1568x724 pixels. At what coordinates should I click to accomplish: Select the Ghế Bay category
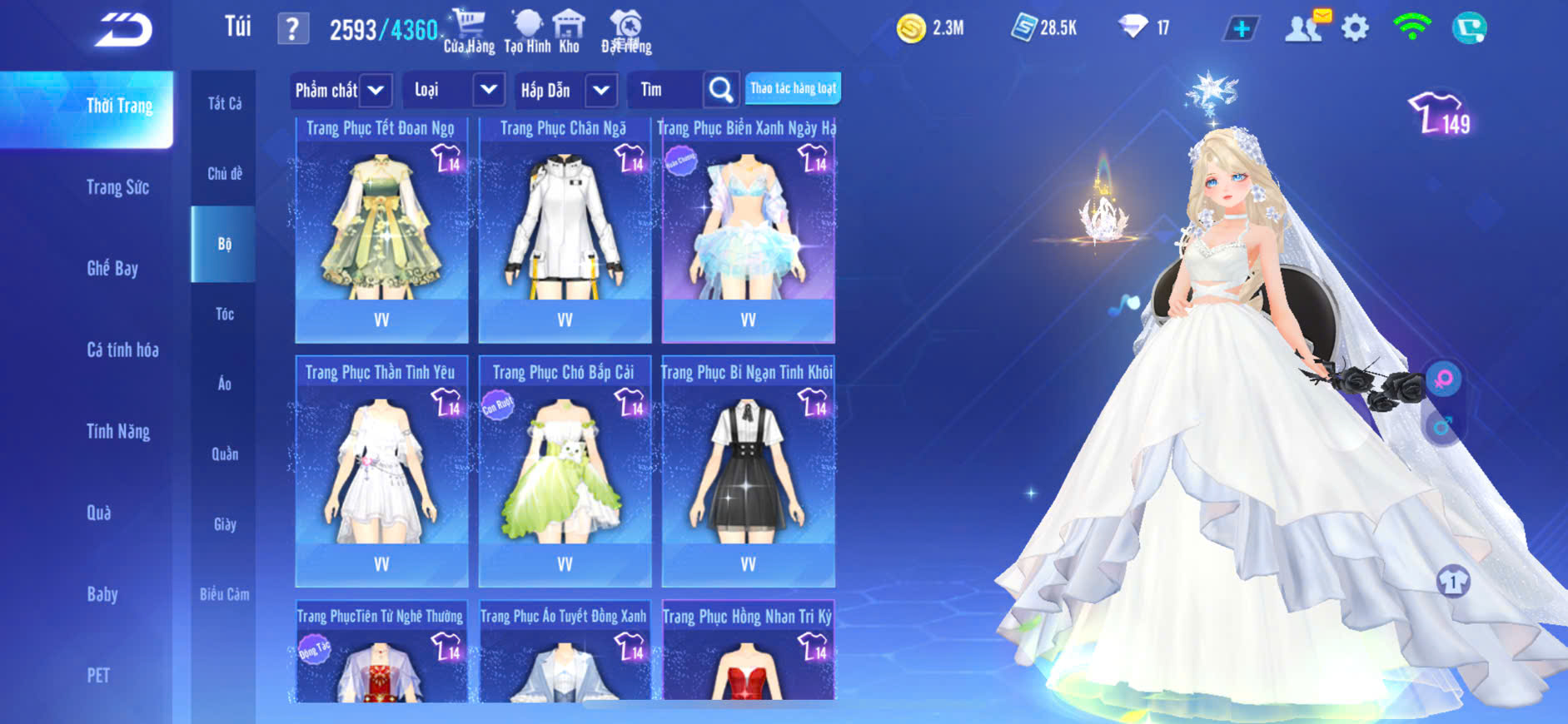[112, 268]
